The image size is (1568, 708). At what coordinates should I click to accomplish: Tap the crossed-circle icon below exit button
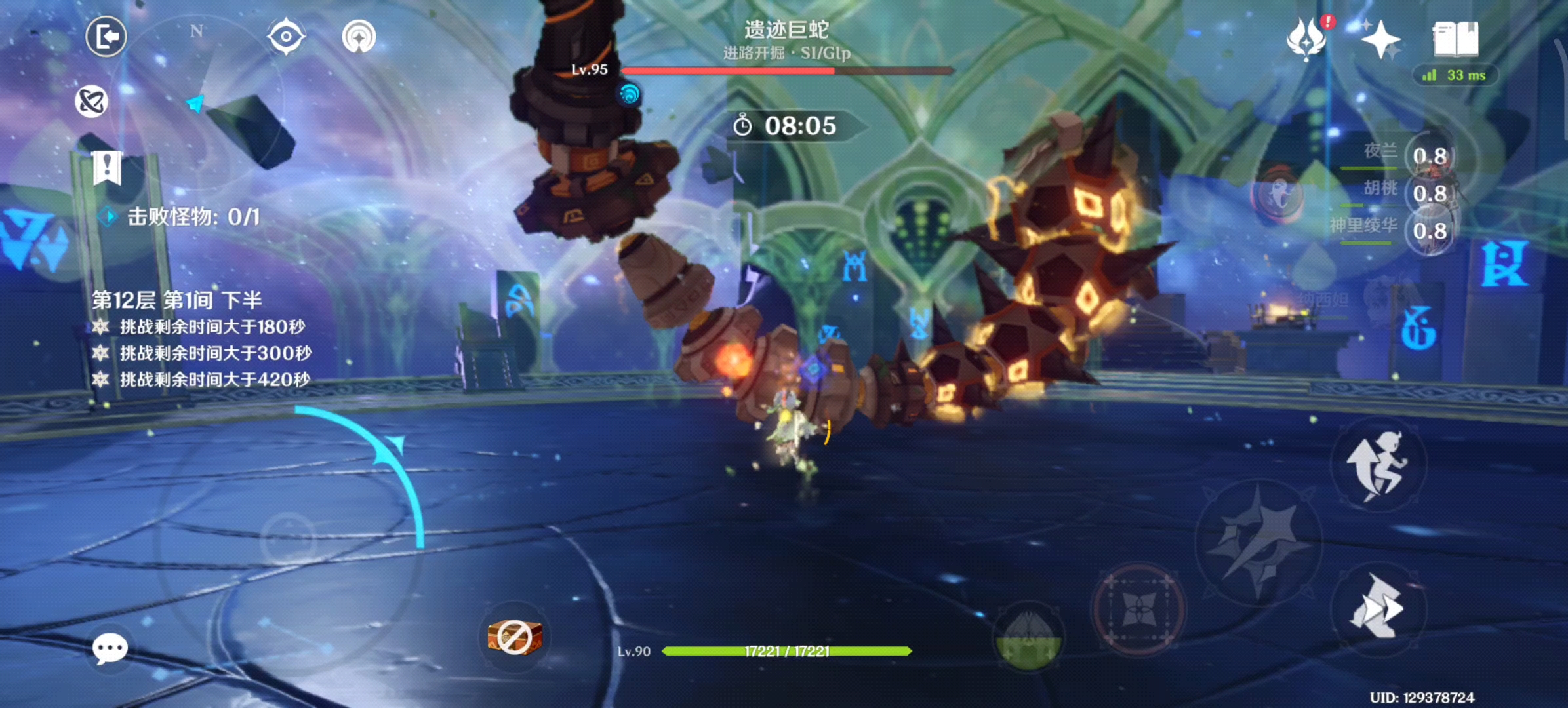(x=91, y=102)
